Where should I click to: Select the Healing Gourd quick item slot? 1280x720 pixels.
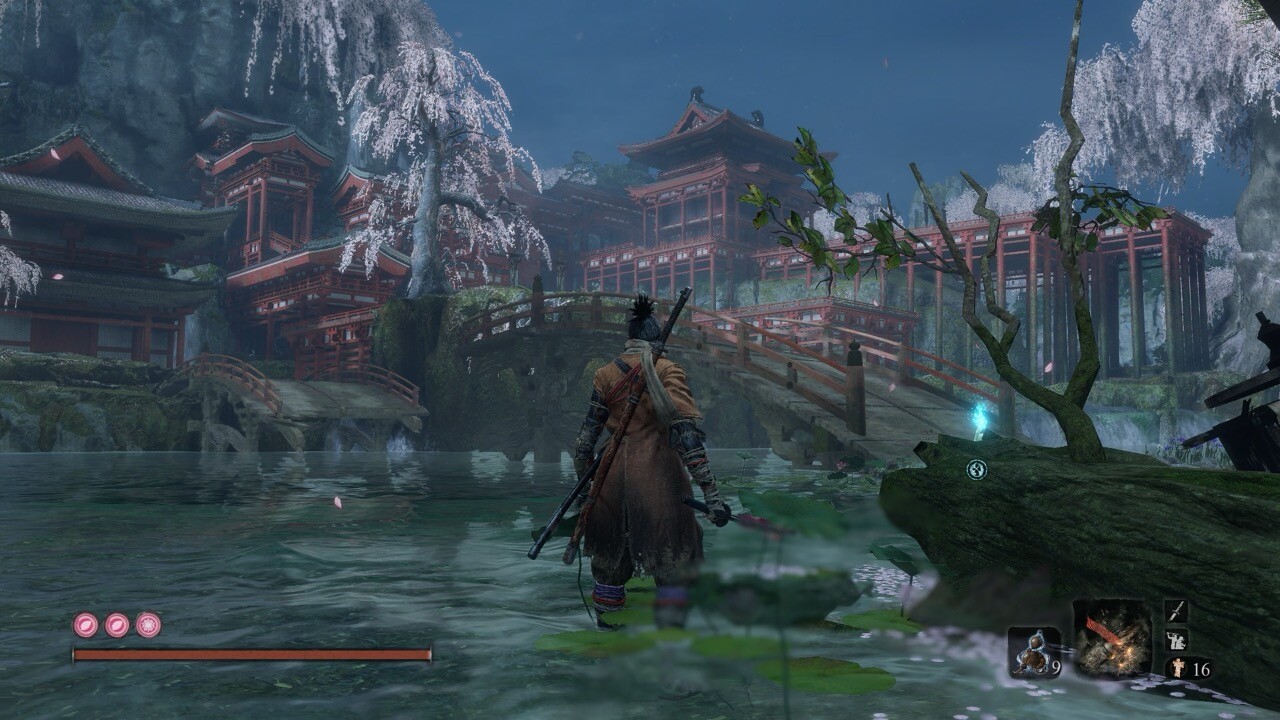point(1033,652)
